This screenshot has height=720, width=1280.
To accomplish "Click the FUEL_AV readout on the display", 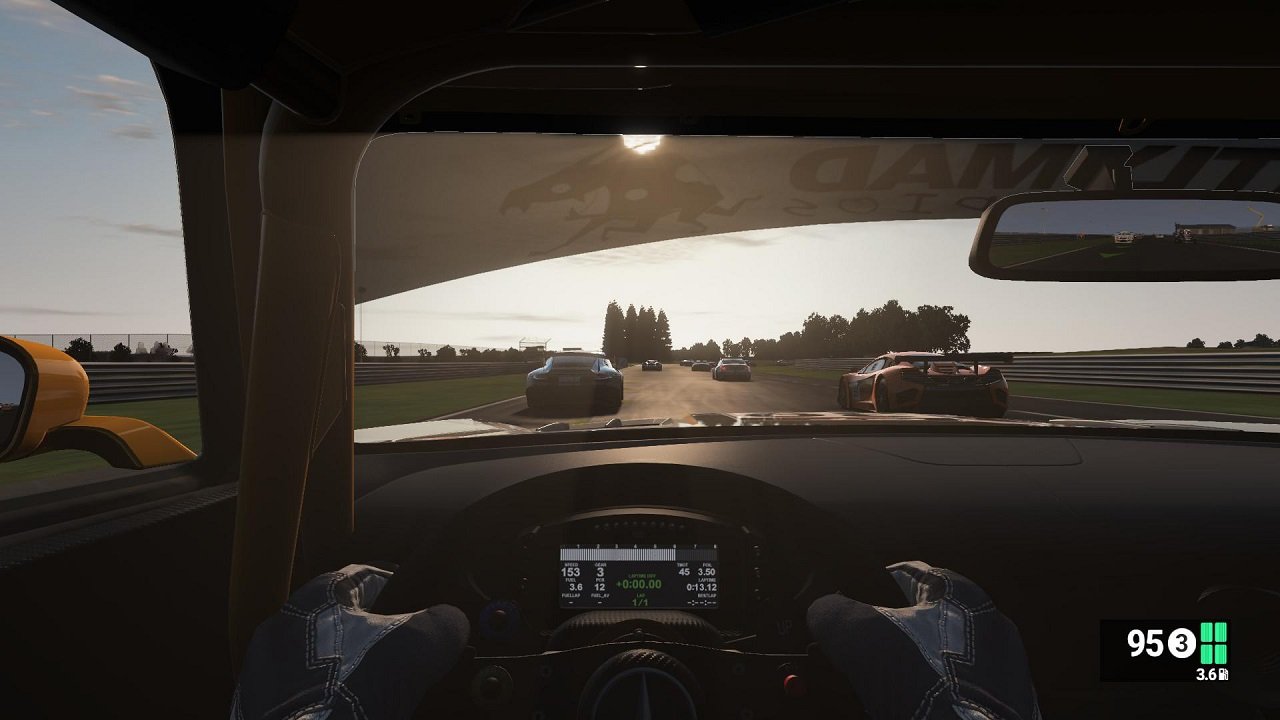I will pos(599,595).
